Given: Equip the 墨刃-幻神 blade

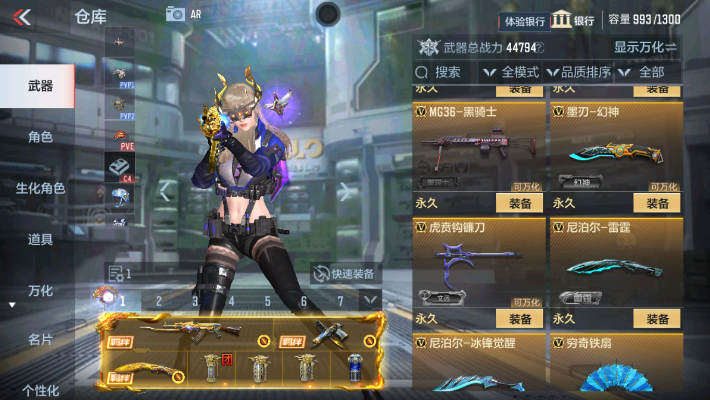Looking at the screenshot, I should [x=657, y=203].
